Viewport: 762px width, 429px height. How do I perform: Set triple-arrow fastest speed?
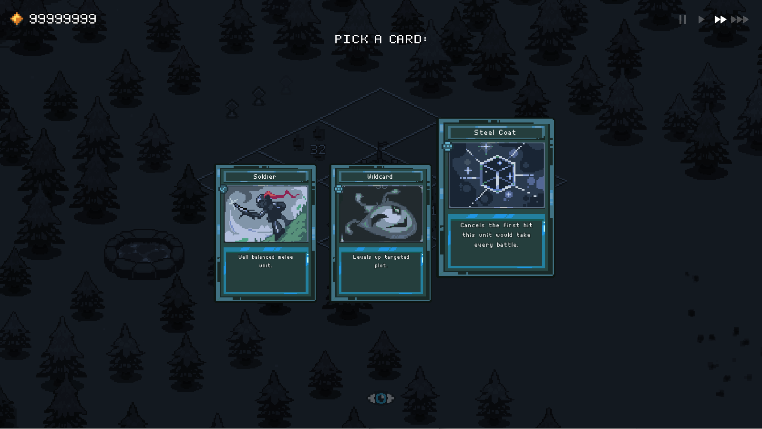740,19
